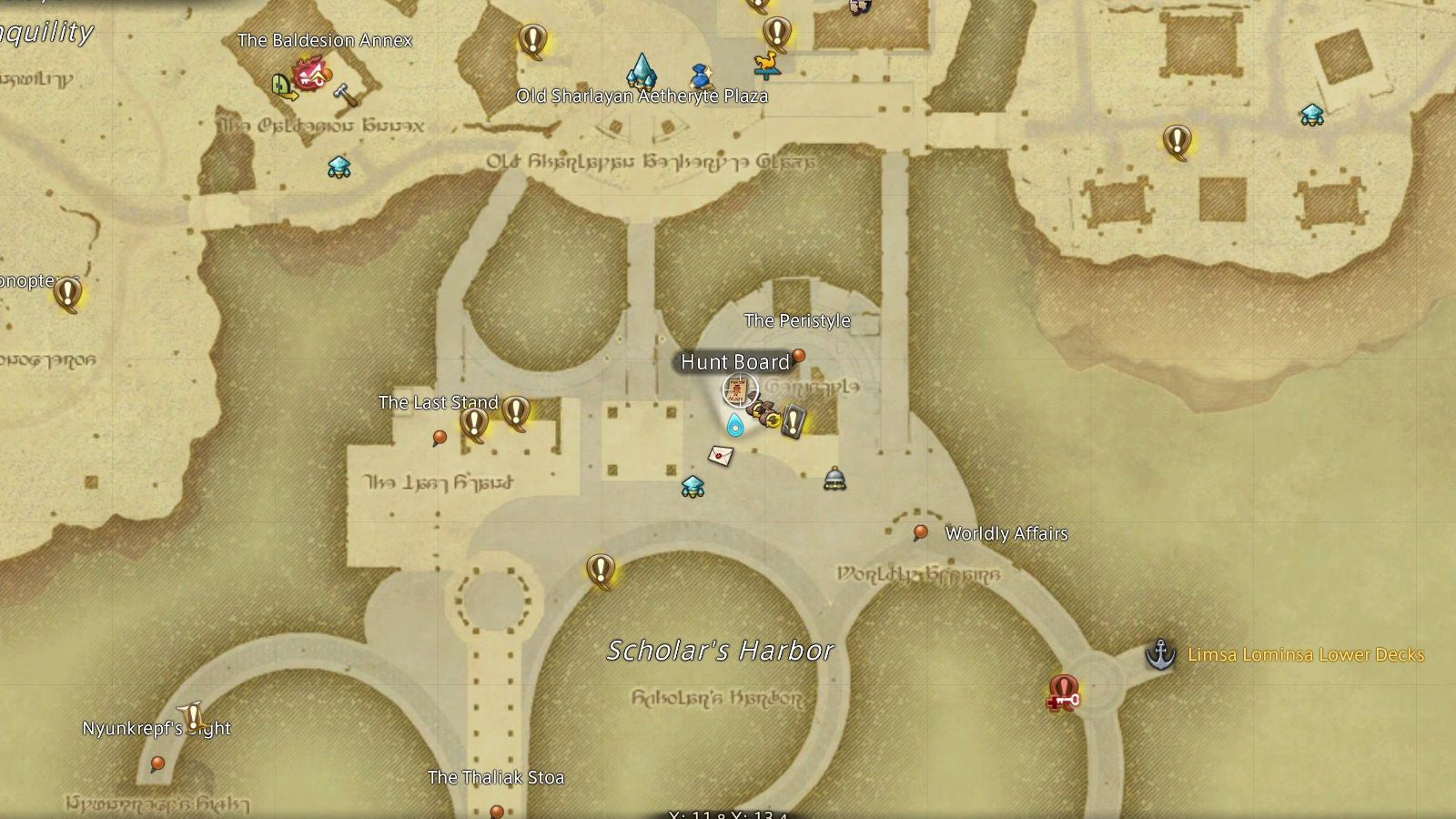Click the repair hammer icon in Baldesion Annex
This screenshot has width=1456, height=819.
pyautogui.click(x=341, y=94)
